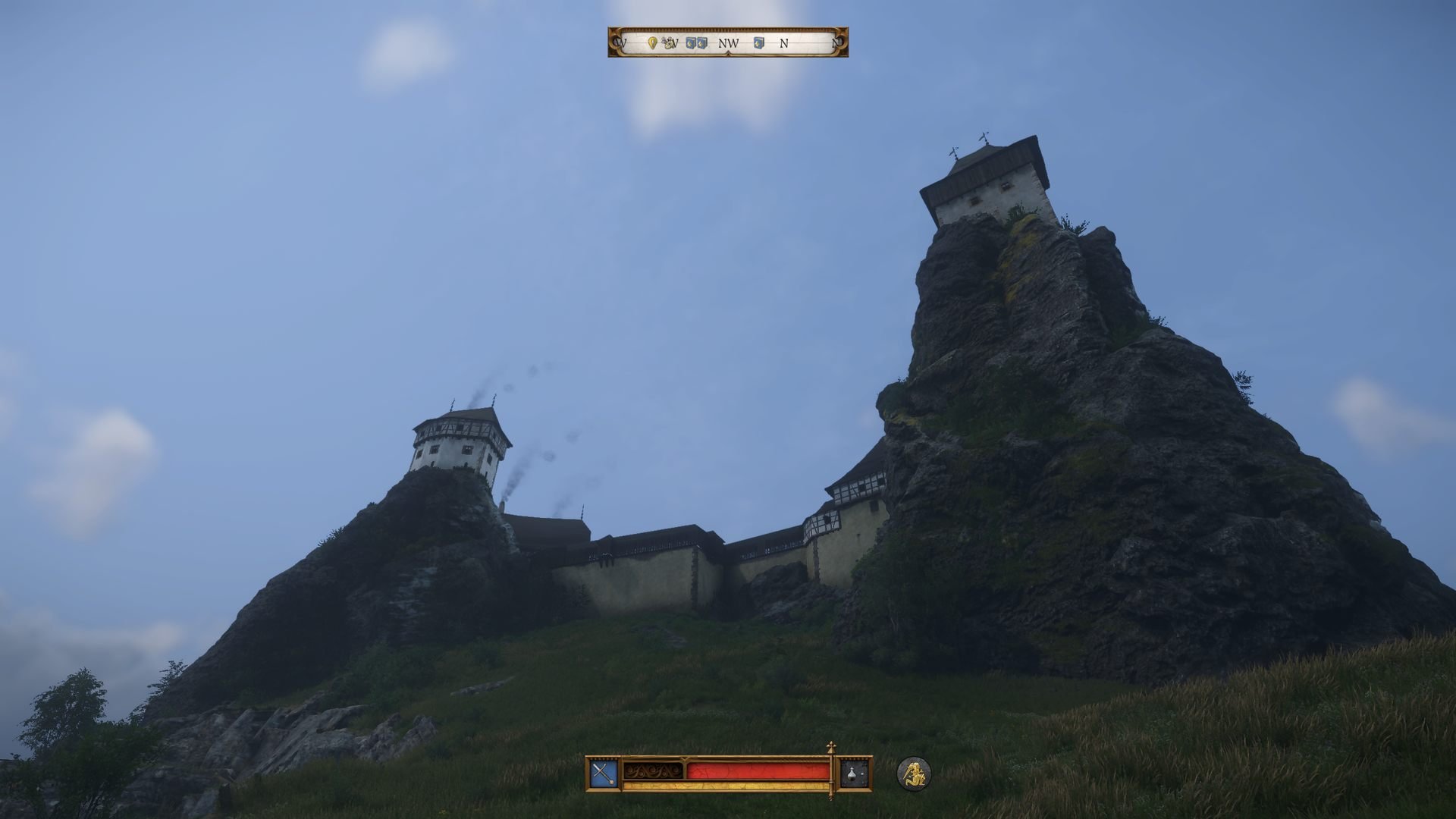This screenshot has width=1456, height=819.
Task: Select the leftmost blue book quest marker
Action: click(x=689, y=43)
